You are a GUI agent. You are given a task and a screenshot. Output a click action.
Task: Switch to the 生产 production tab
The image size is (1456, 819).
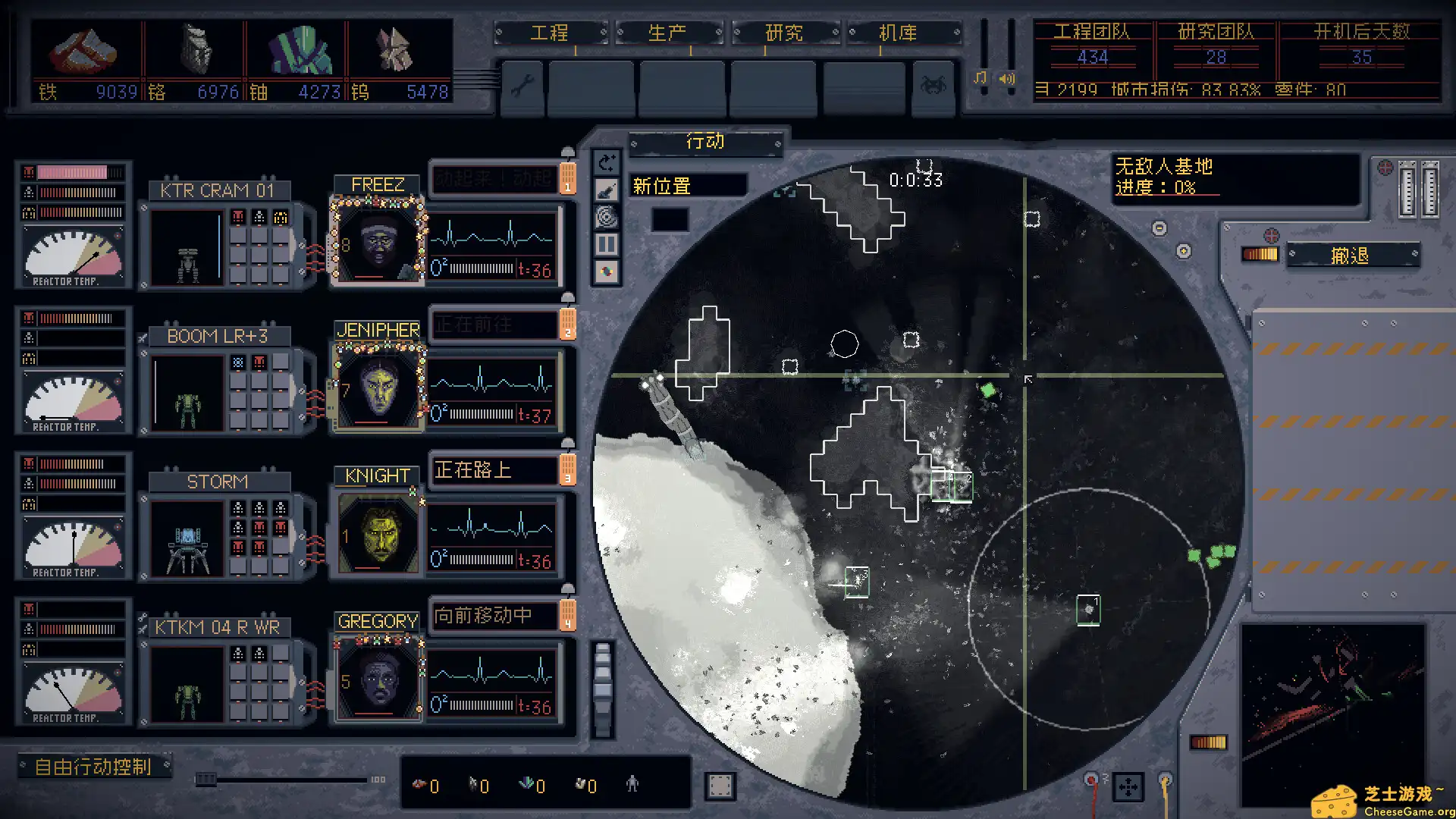667,33
